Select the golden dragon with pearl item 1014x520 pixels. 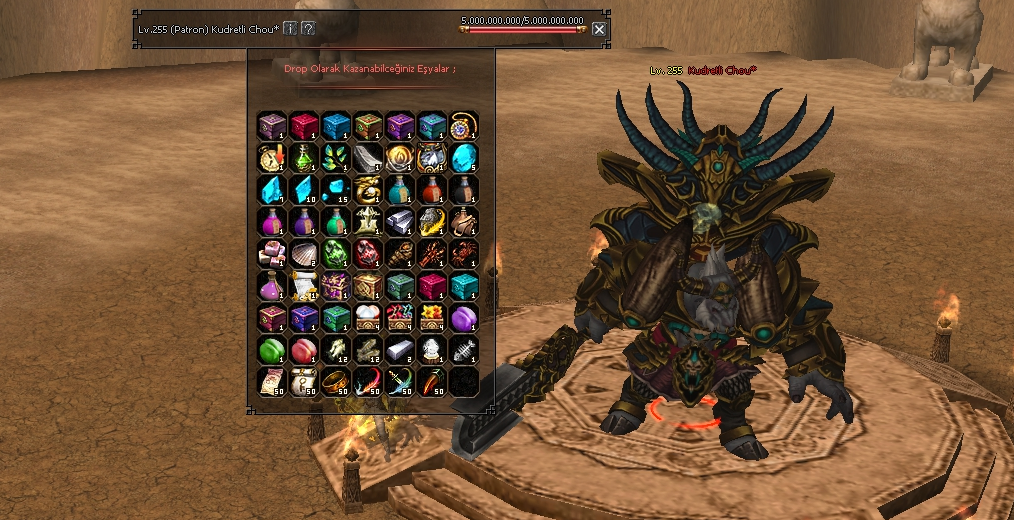[x=368, y=189]
